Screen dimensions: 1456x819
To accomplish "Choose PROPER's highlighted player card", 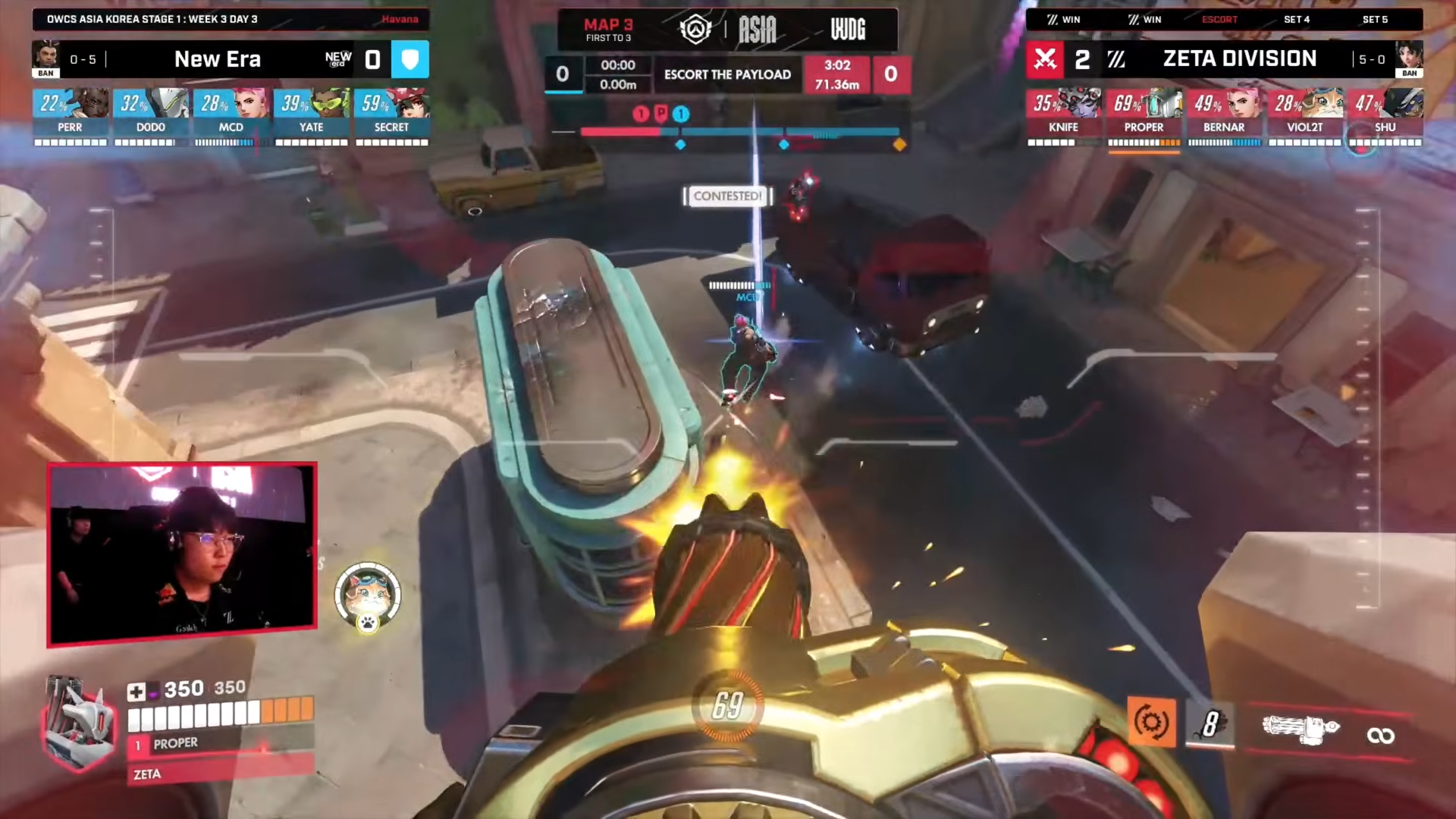I will (x=1144, y=116).
